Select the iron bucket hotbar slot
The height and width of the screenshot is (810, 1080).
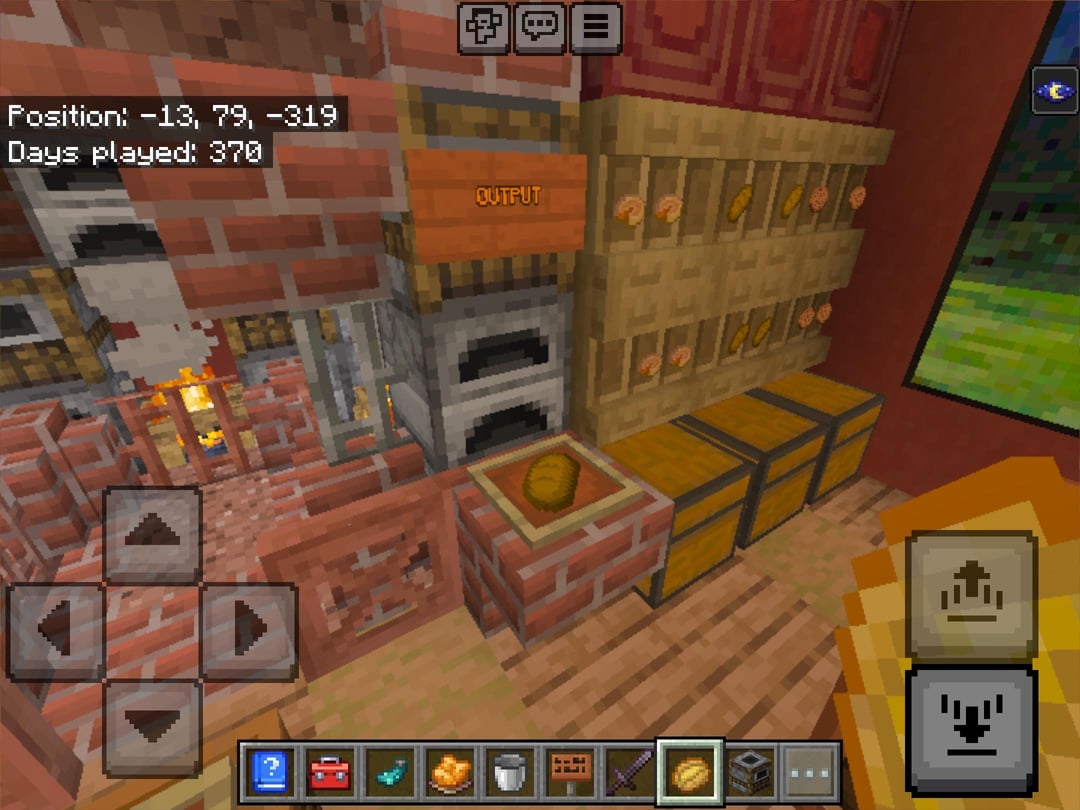pos(509,773)
